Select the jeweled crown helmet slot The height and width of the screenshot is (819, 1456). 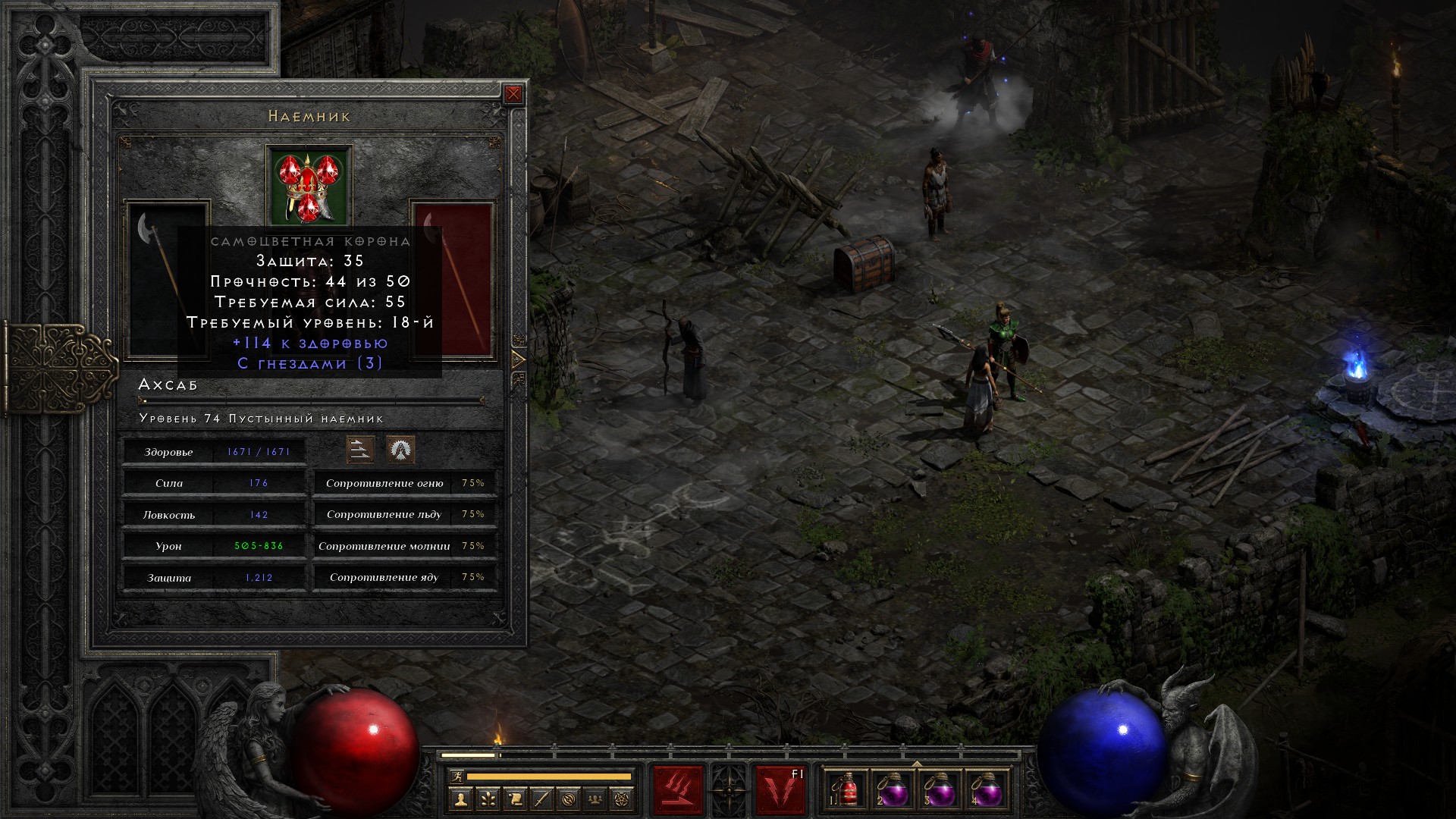[309, 186]
